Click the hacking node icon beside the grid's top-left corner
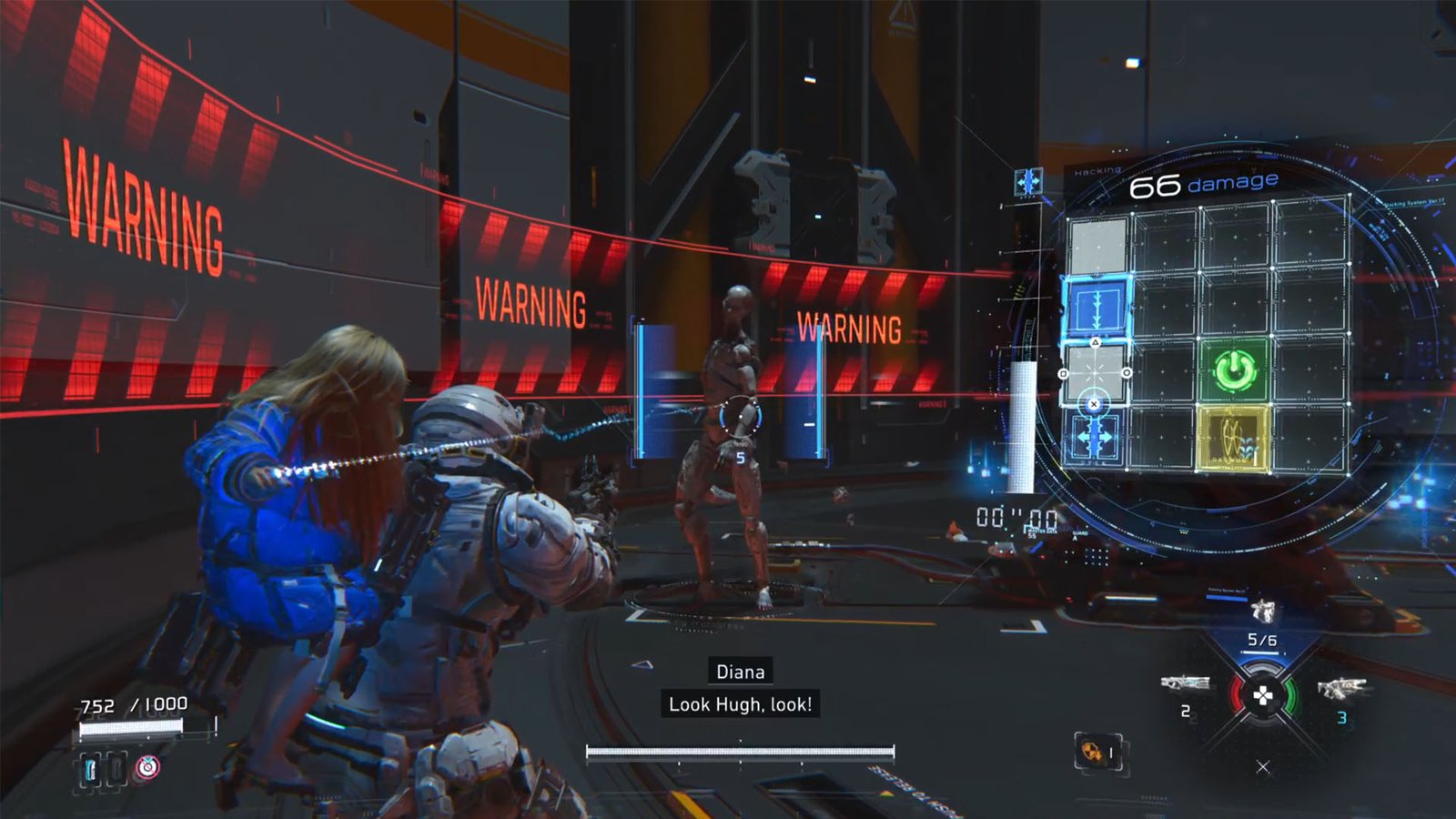Viewport: 1456px width, 819px height. point(1028,181)
